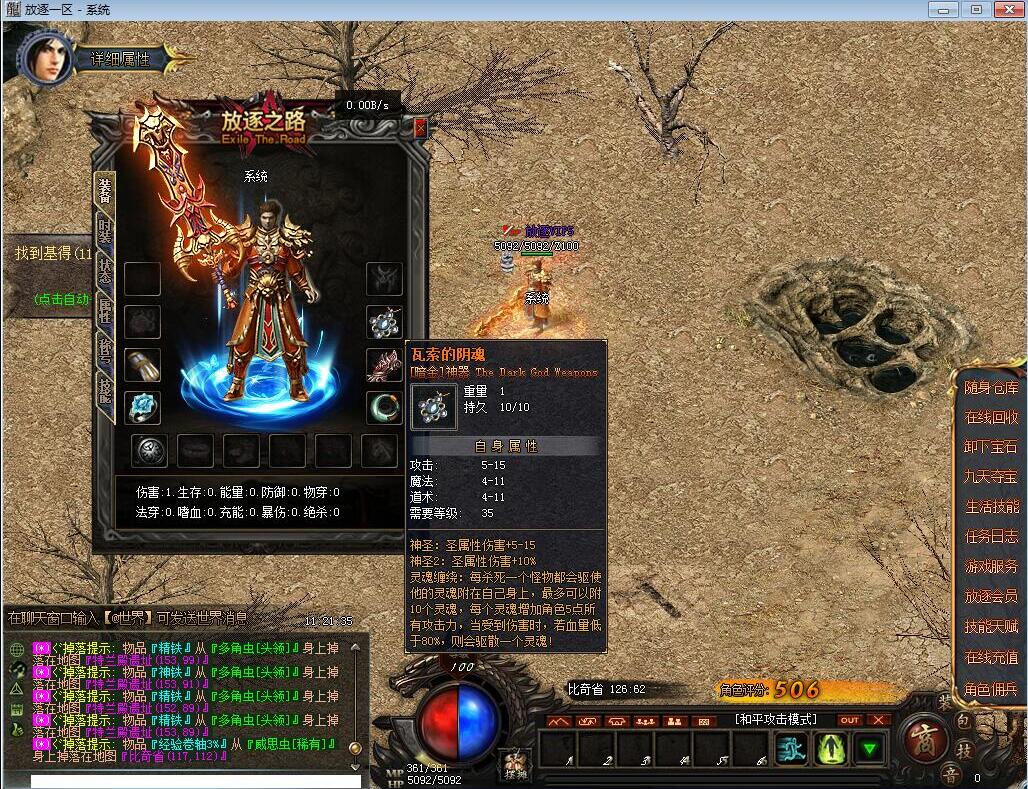Open the 详细属性 detailed attributes button

point(120,59)
